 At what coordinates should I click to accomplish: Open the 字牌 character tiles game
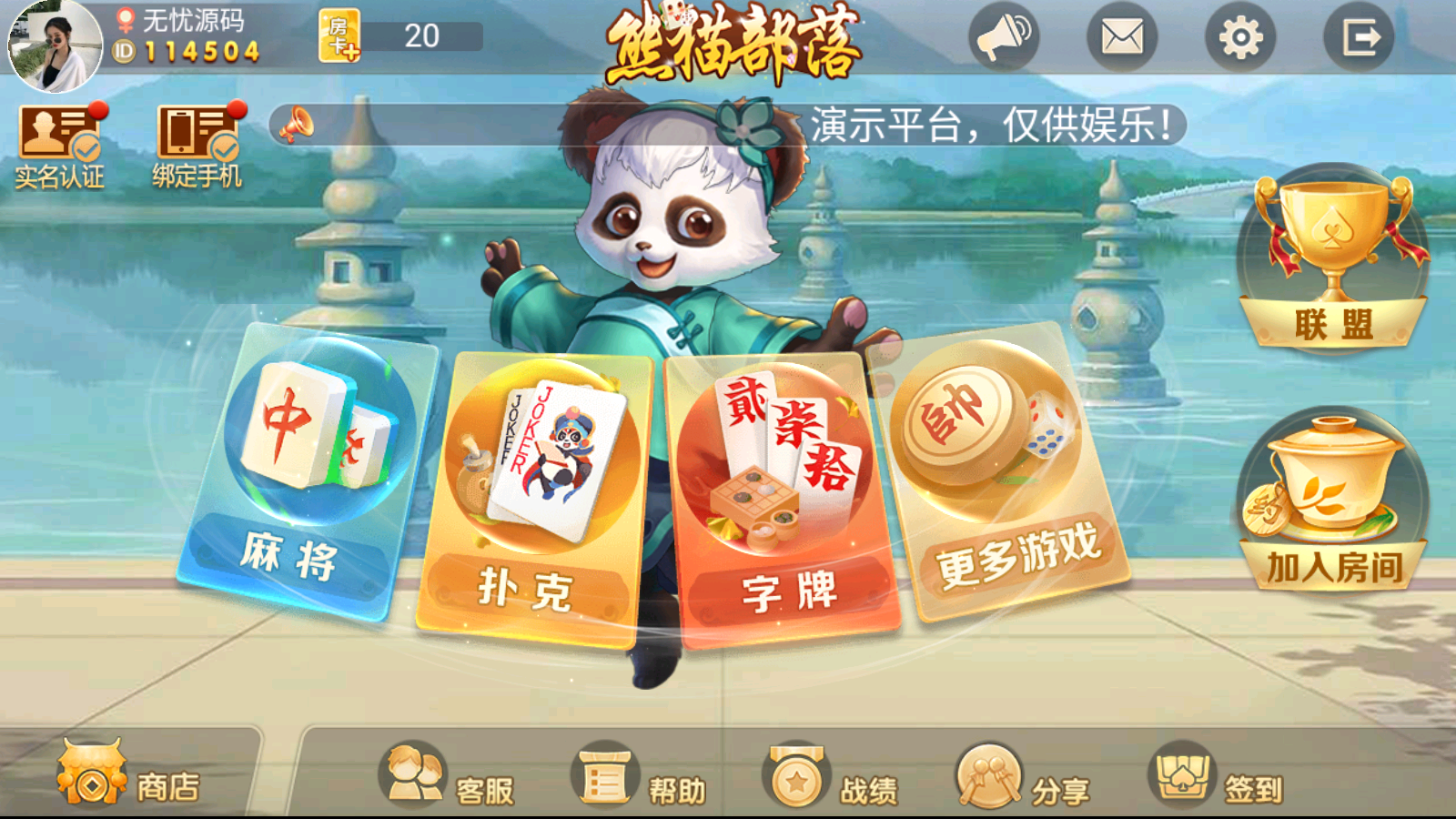tap(778, 482)
